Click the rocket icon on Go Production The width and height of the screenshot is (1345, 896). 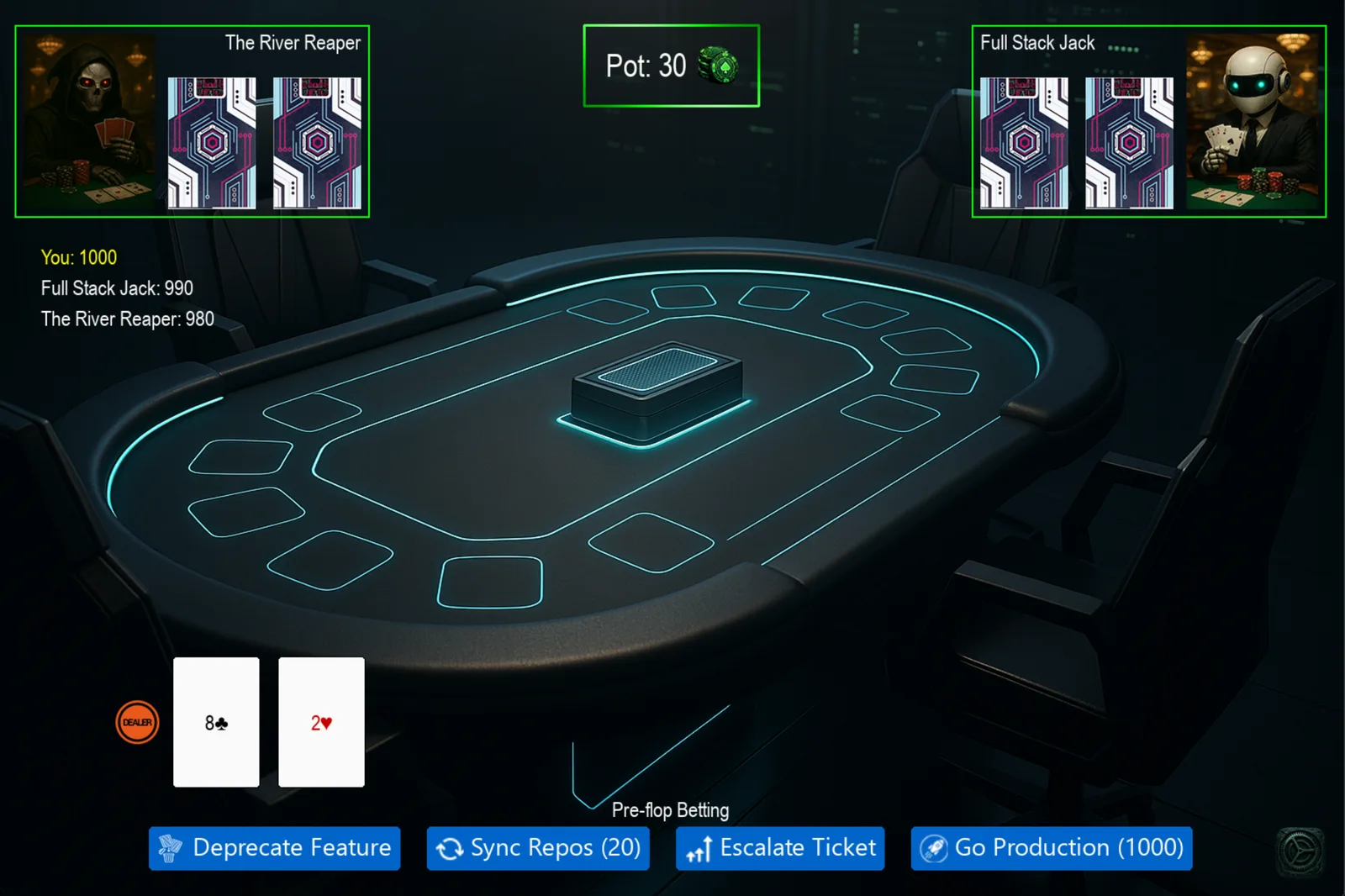coord(933,848)
